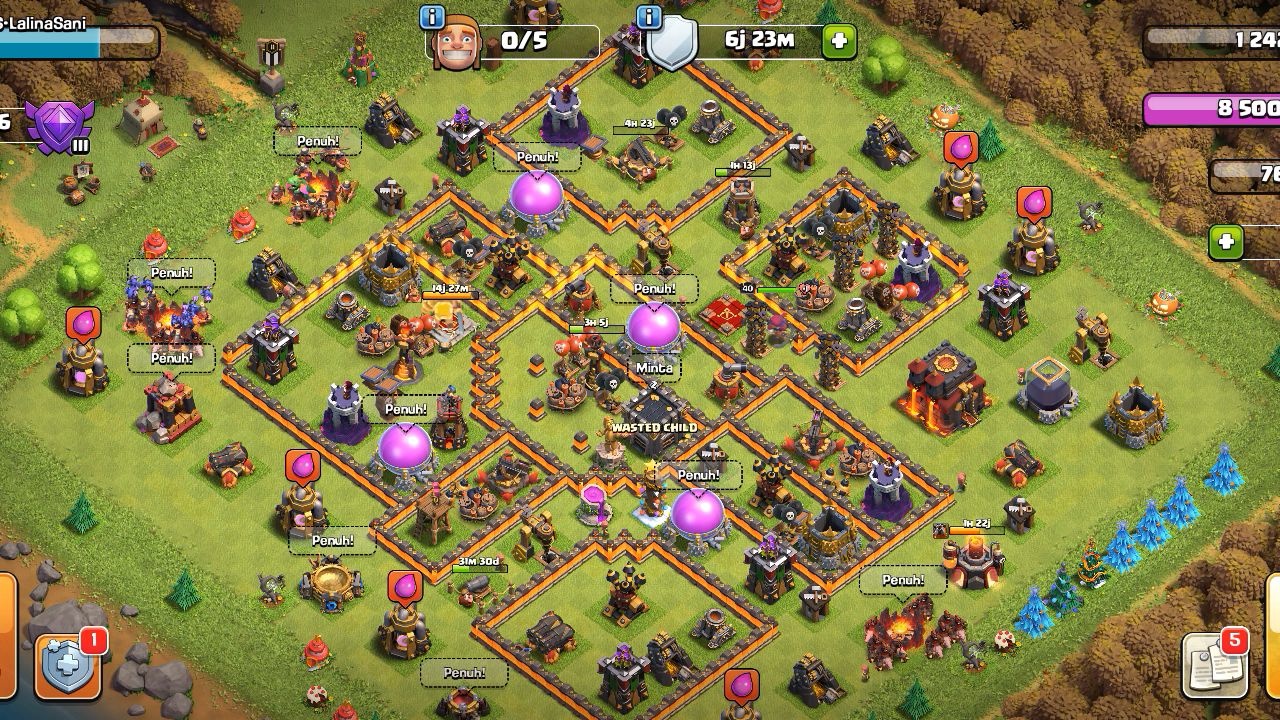Tap the Minta request bubble
Viewport: 1280px width, 720px height.
tap(654, 368)
